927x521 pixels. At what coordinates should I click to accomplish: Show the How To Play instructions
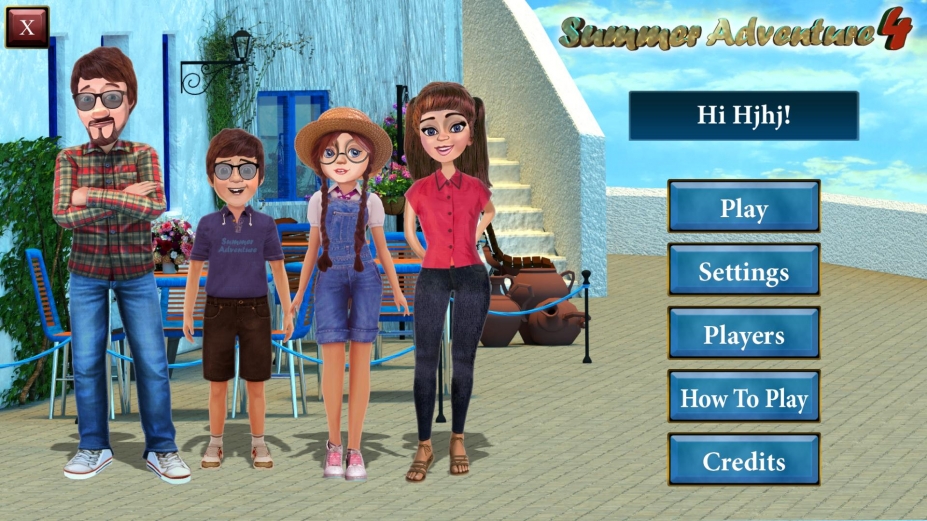(743, 397)
